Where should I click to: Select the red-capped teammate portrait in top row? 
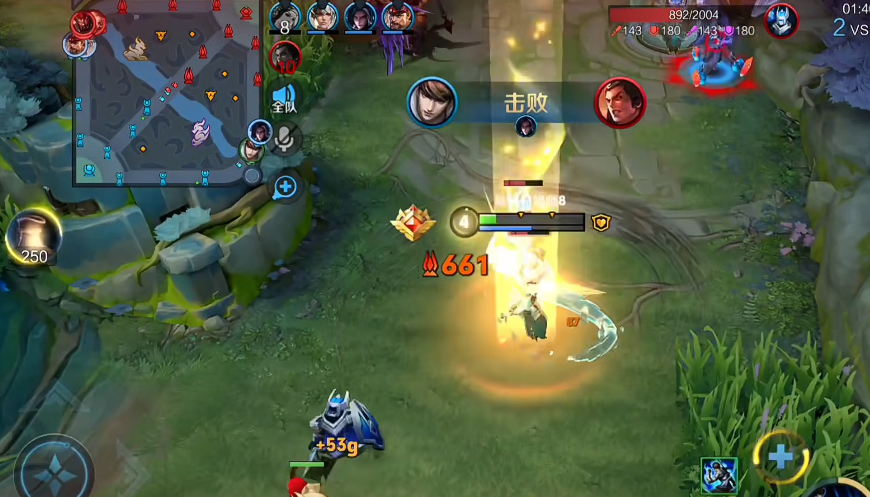398,17
